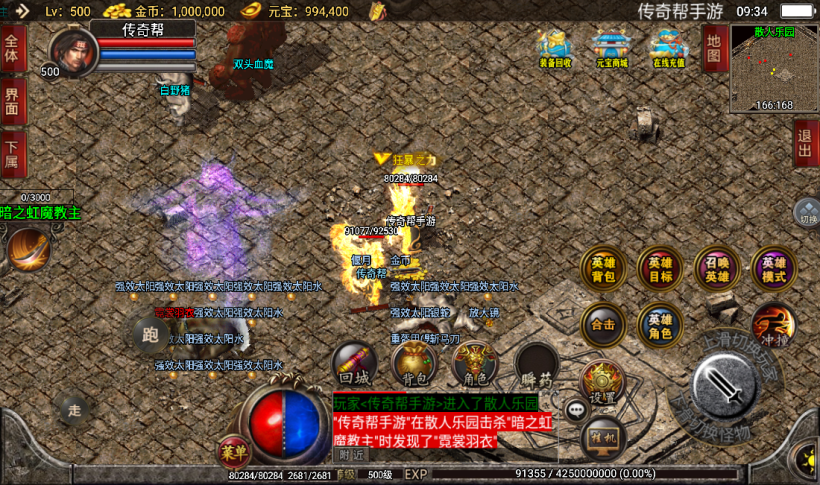Image resolution: width=820 pixels, height=485 pixels.
Task: Activate the 召唤英雄 summon hero button
Action: click(716, 267)
